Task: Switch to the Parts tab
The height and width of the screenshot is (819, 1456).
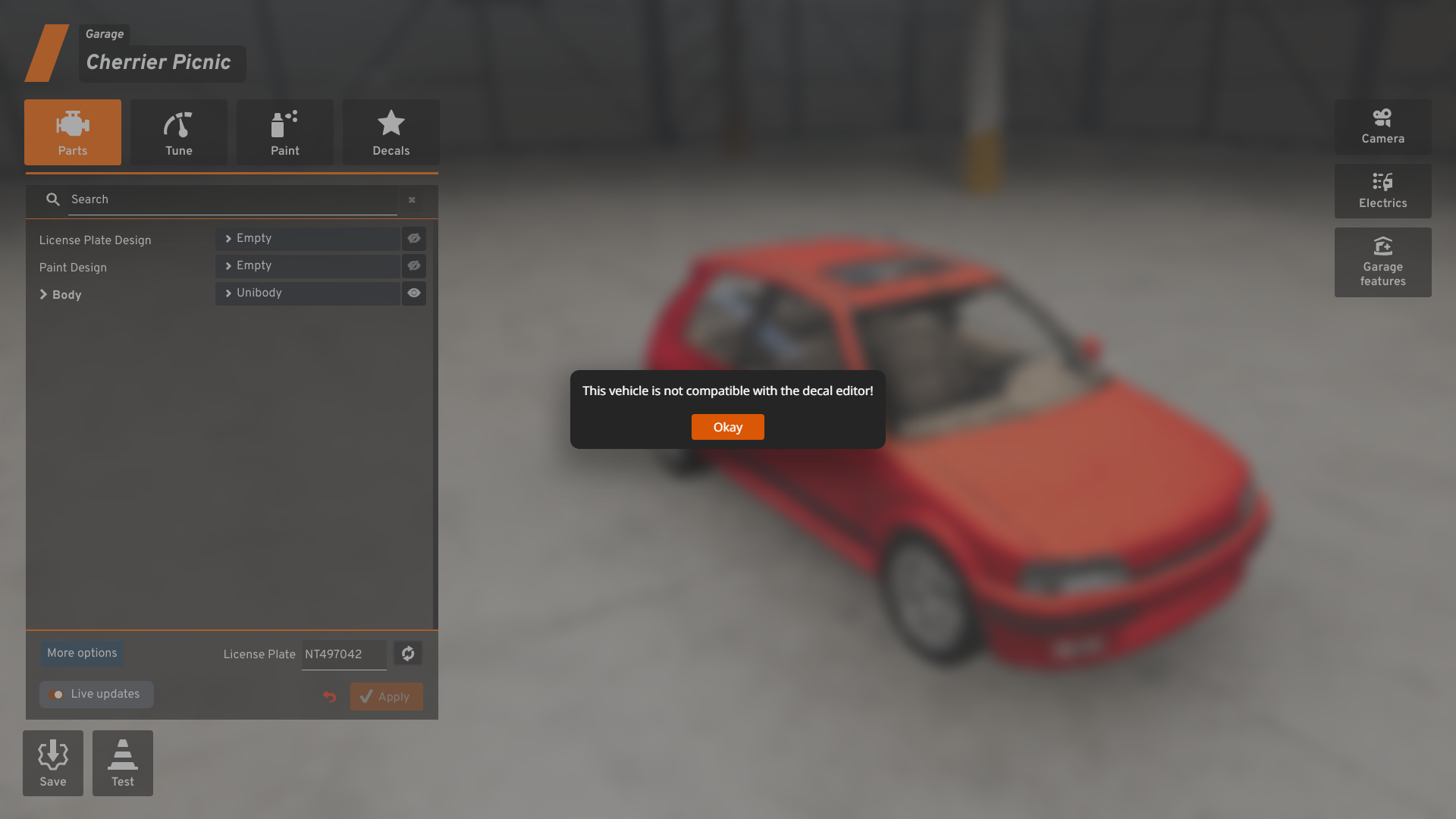Action: click(73, 133)
